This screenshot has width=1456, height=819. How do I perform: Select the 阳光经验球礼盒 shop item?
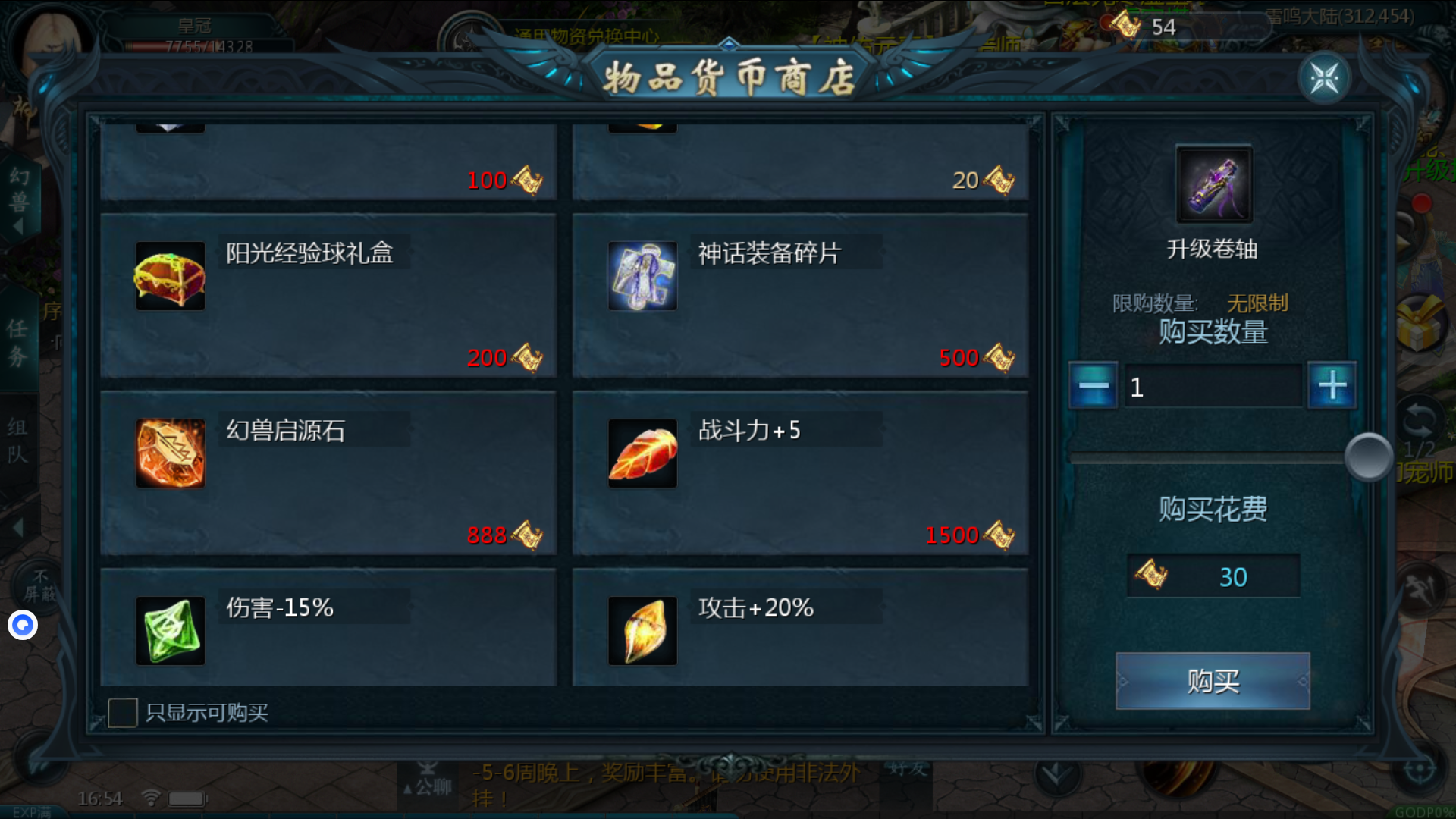coord(328,296)
